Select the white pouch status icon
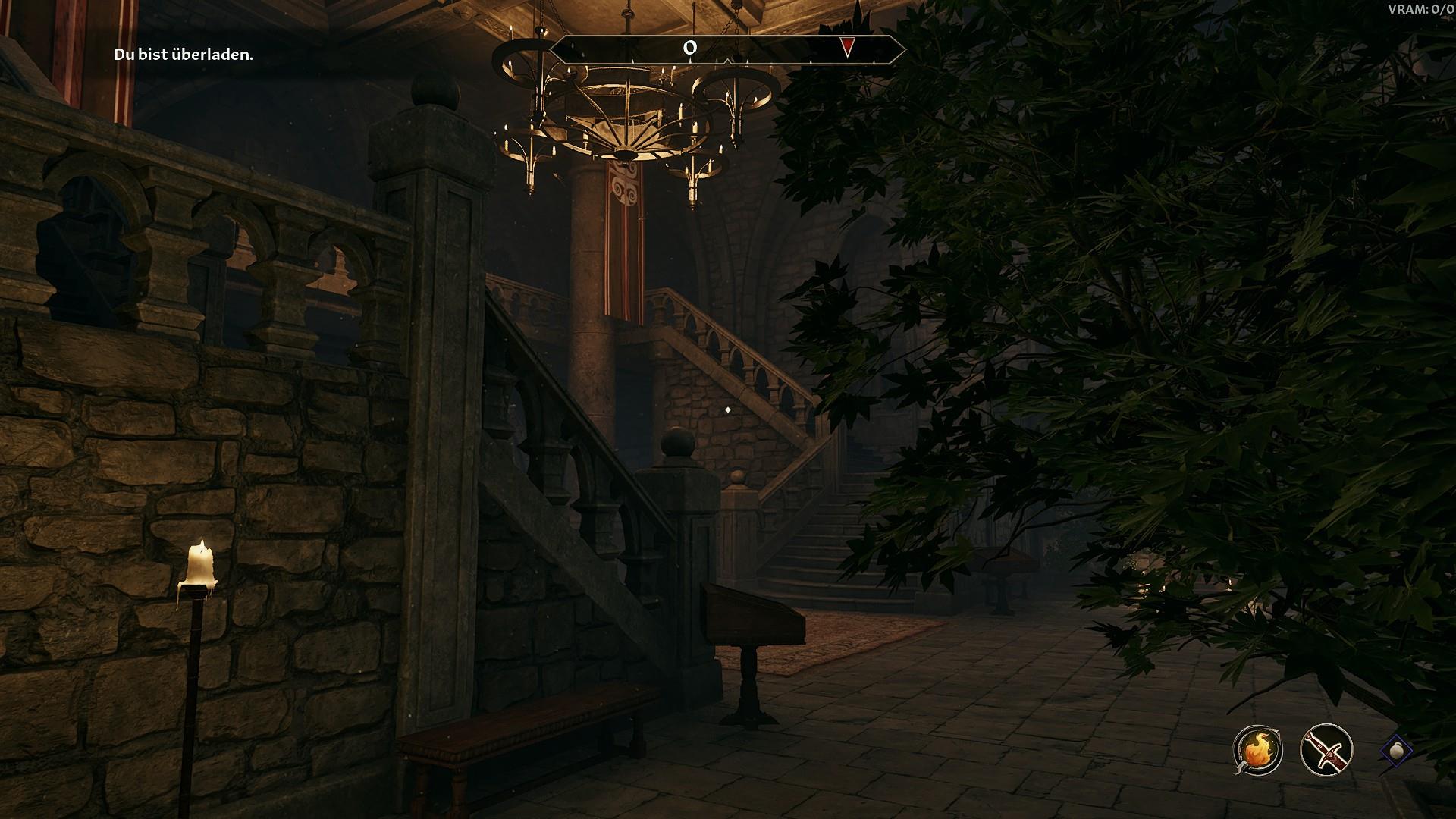The image size is (1456, 819). pos(1397,751)
